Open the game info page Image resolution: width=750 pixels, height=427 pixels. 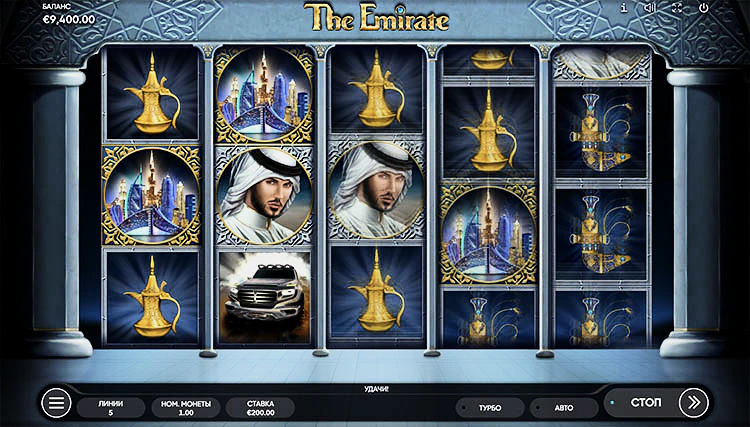tap(624, 8)
